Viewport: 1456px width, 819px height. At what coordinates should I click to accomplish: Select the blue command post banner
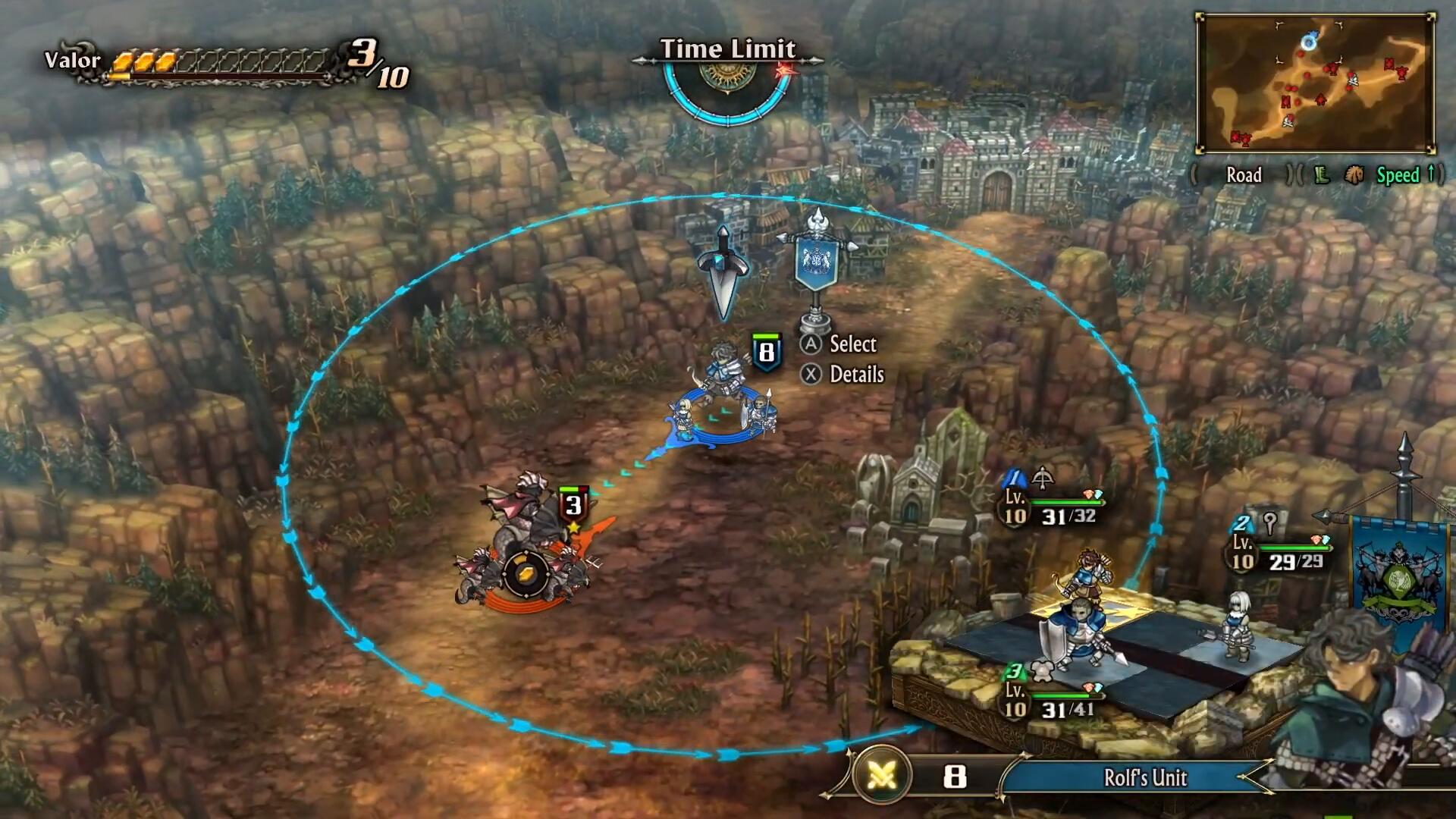click(816, 262)
